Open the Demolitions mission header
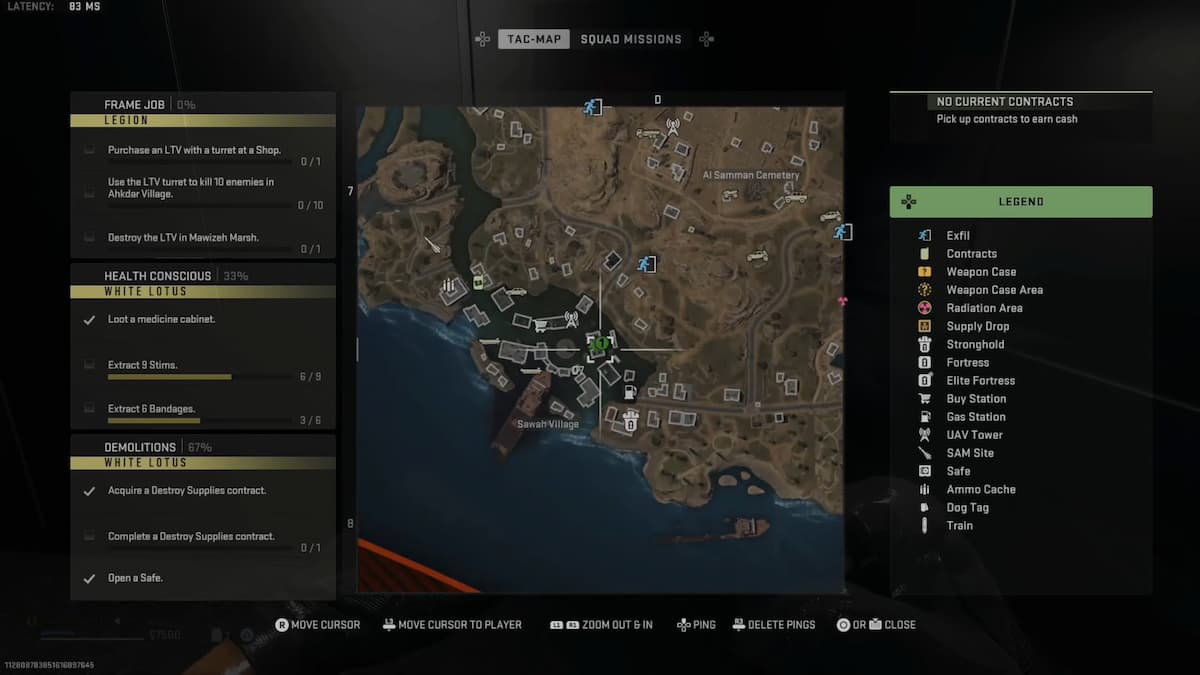 [140, 447]
